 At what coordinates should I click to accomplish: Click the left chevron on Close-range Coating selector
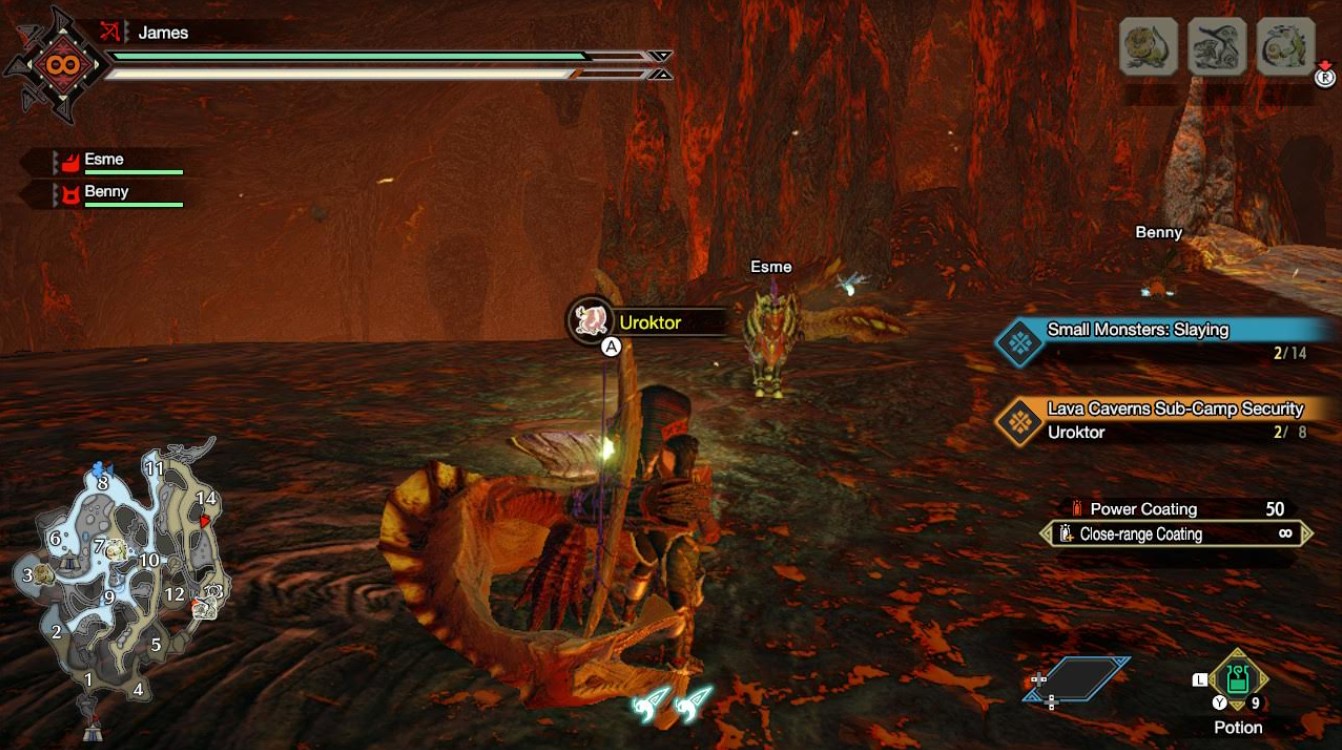tap(1048, 533)
